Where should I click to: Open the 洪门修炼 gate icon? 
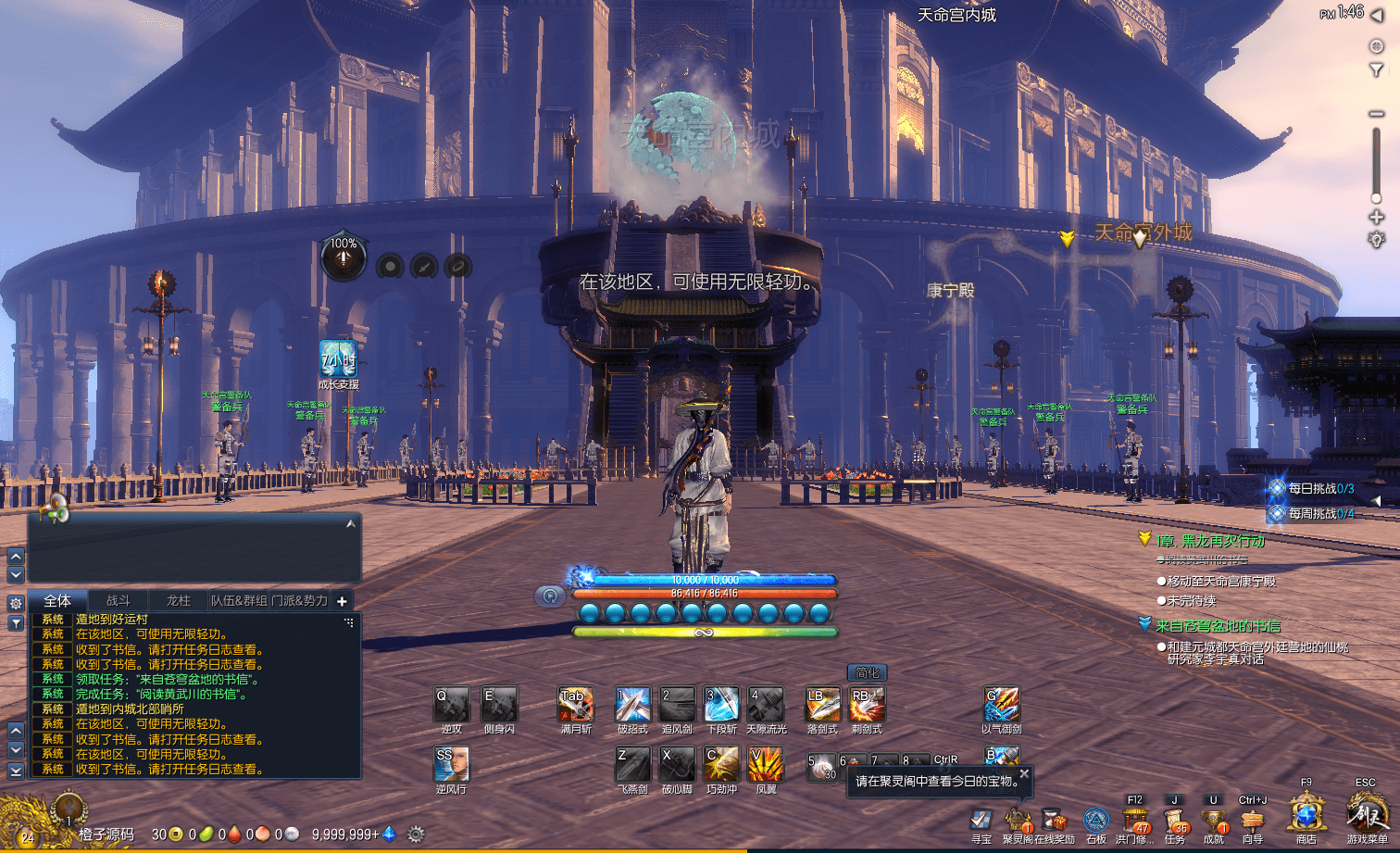click(x=1135, y=821)
